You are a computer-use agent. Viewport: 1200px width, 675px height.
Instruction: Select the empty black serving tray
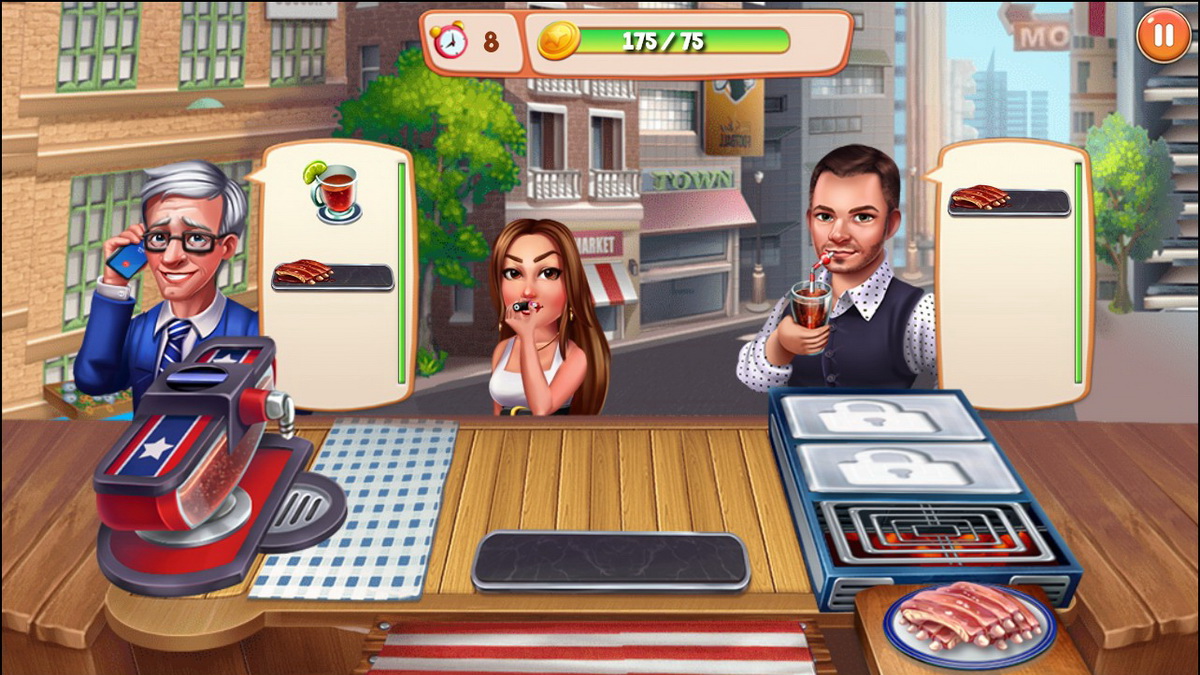tap(610, 560)
